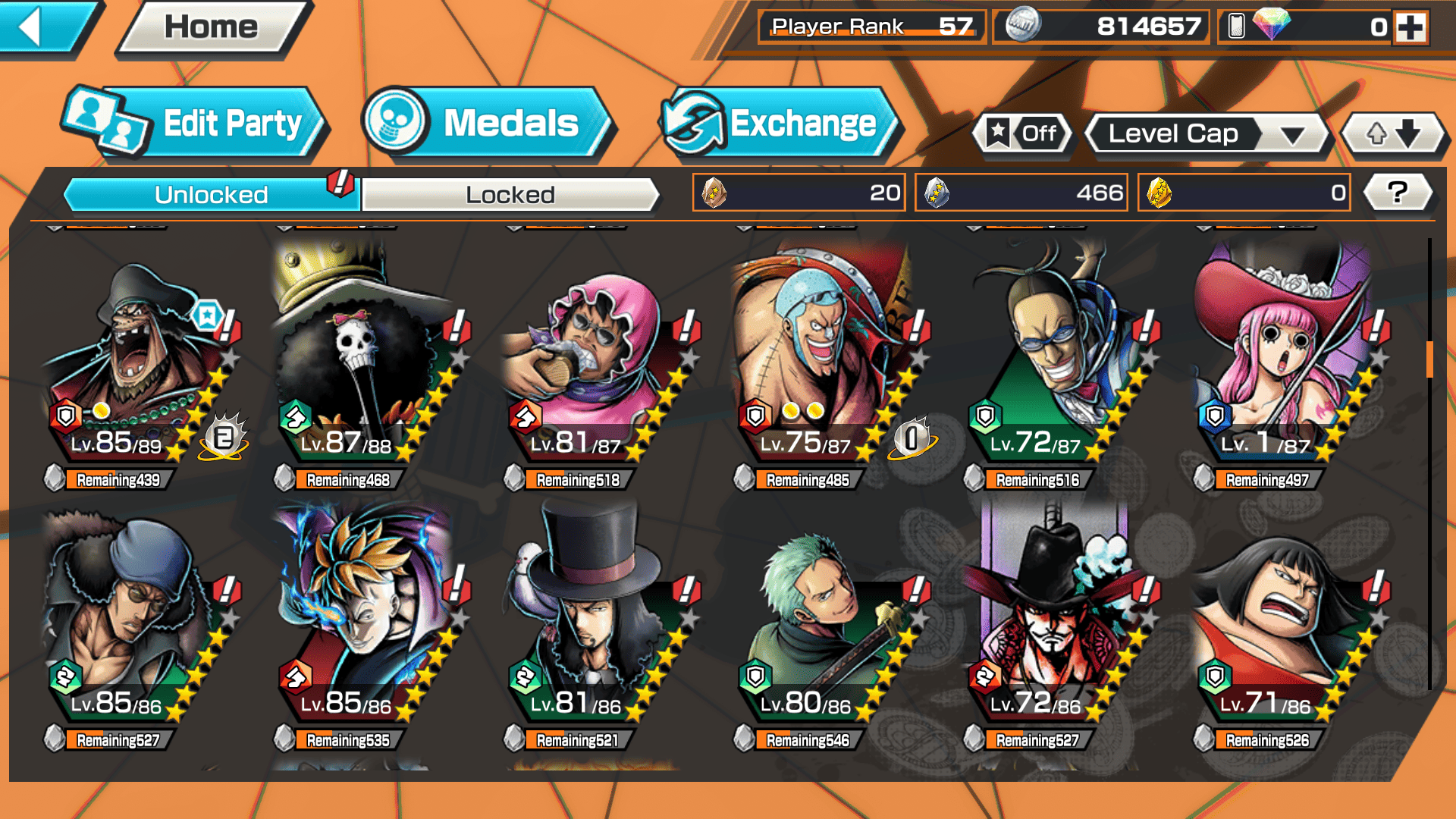Open the question mark help button

click(x=1398, y=193)
